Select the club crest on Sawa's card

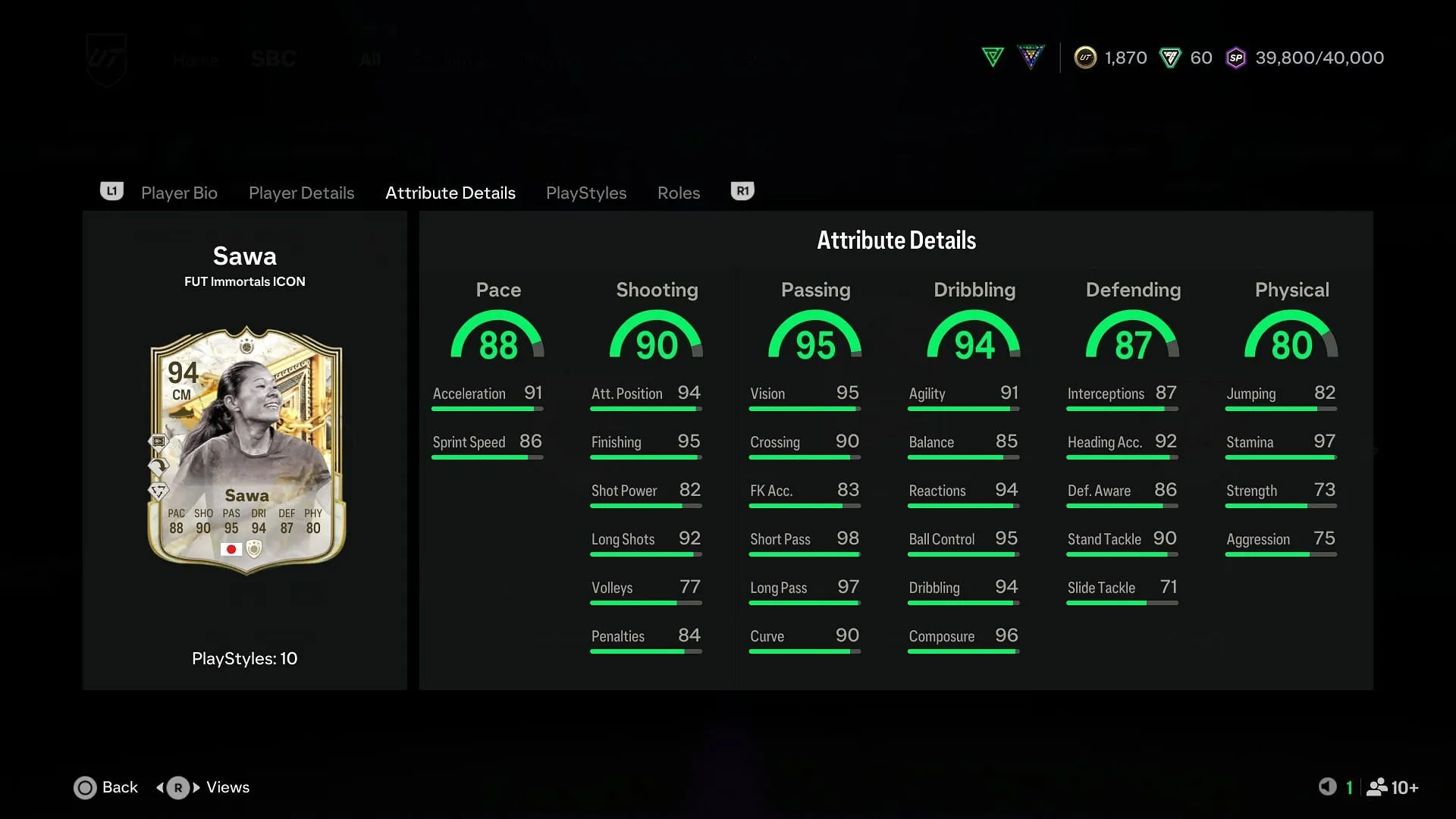(255, 548)
